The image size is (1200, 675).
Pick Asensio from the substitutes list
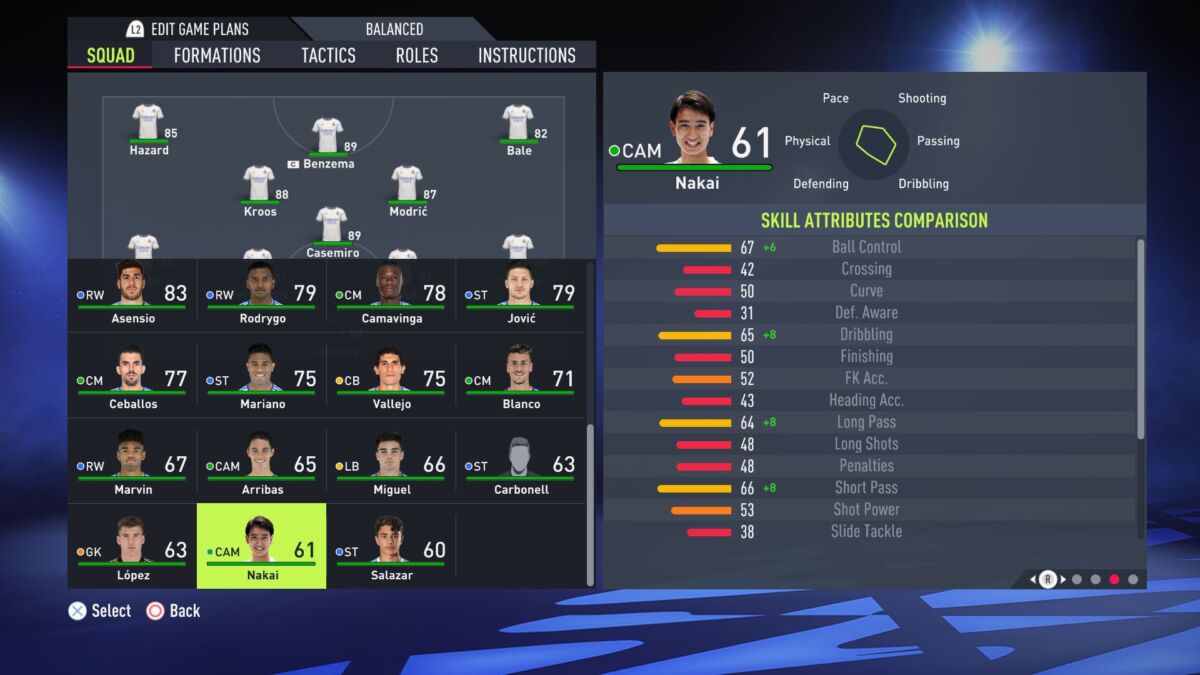point(132,294)
